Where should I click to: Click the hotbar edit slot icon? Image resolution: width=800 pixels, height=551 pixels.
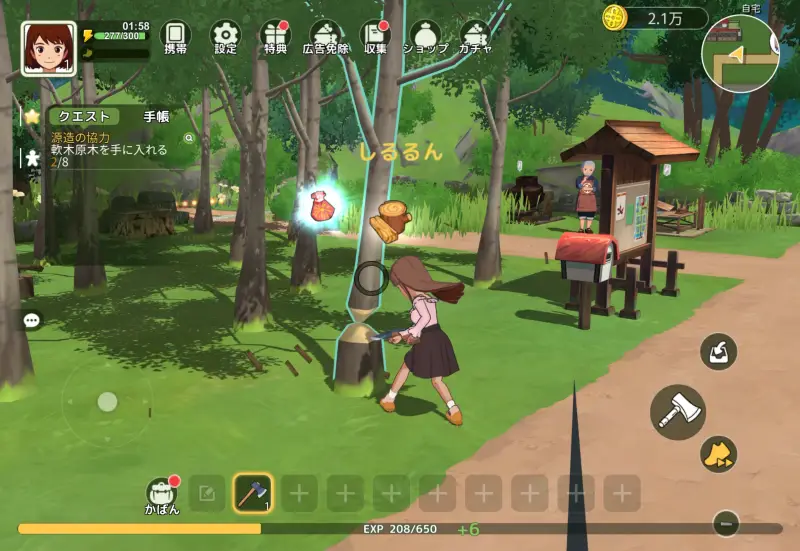tap(207, 493)
